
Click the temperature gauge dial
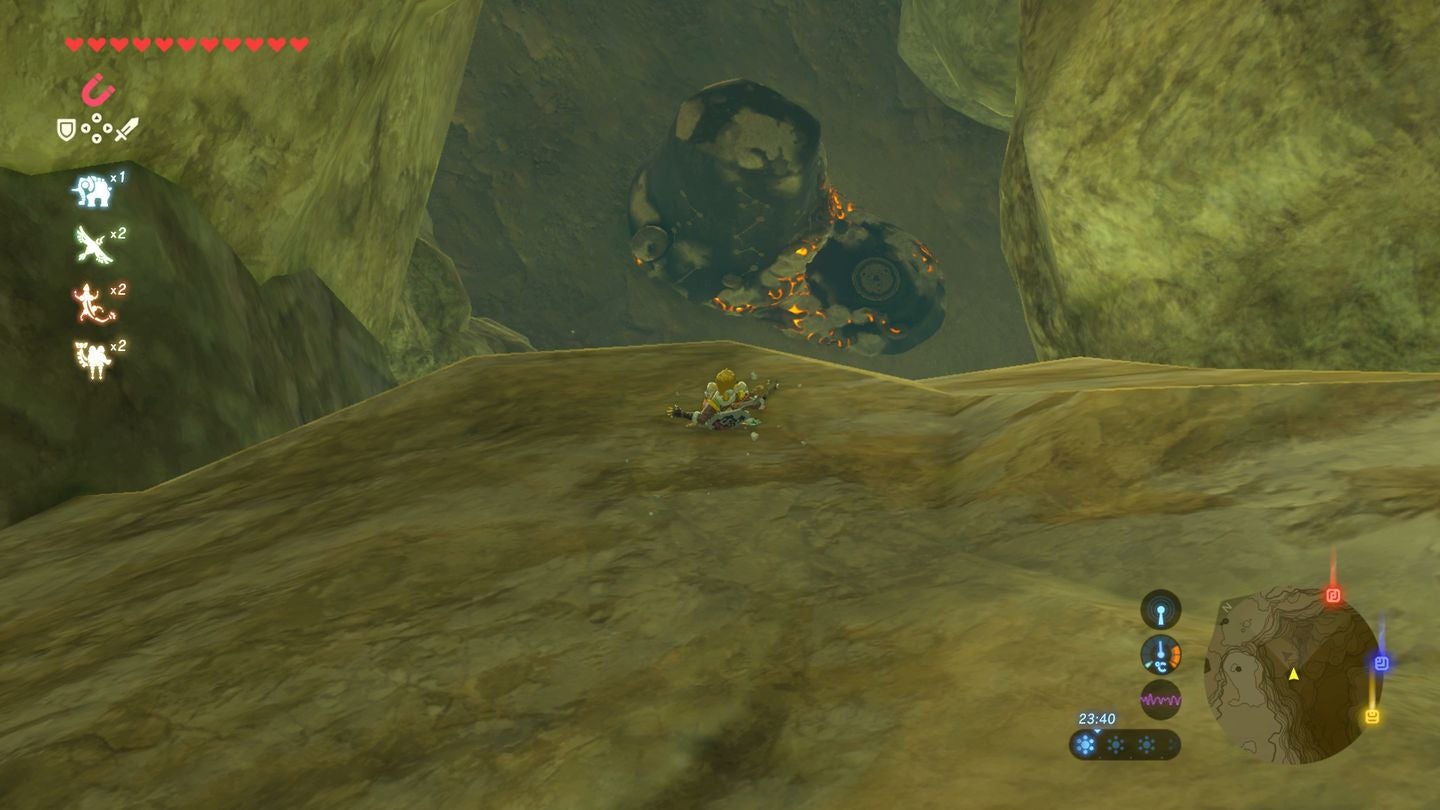(x=1159, y=656)
